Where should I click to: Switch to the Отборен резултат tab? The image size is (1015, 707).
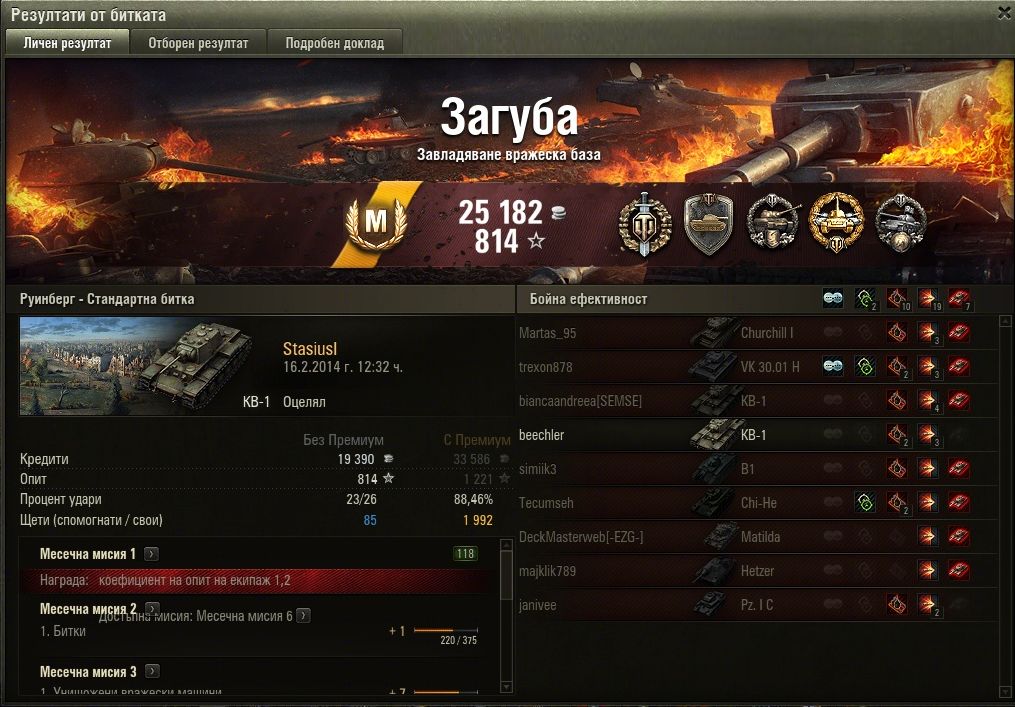198,43
